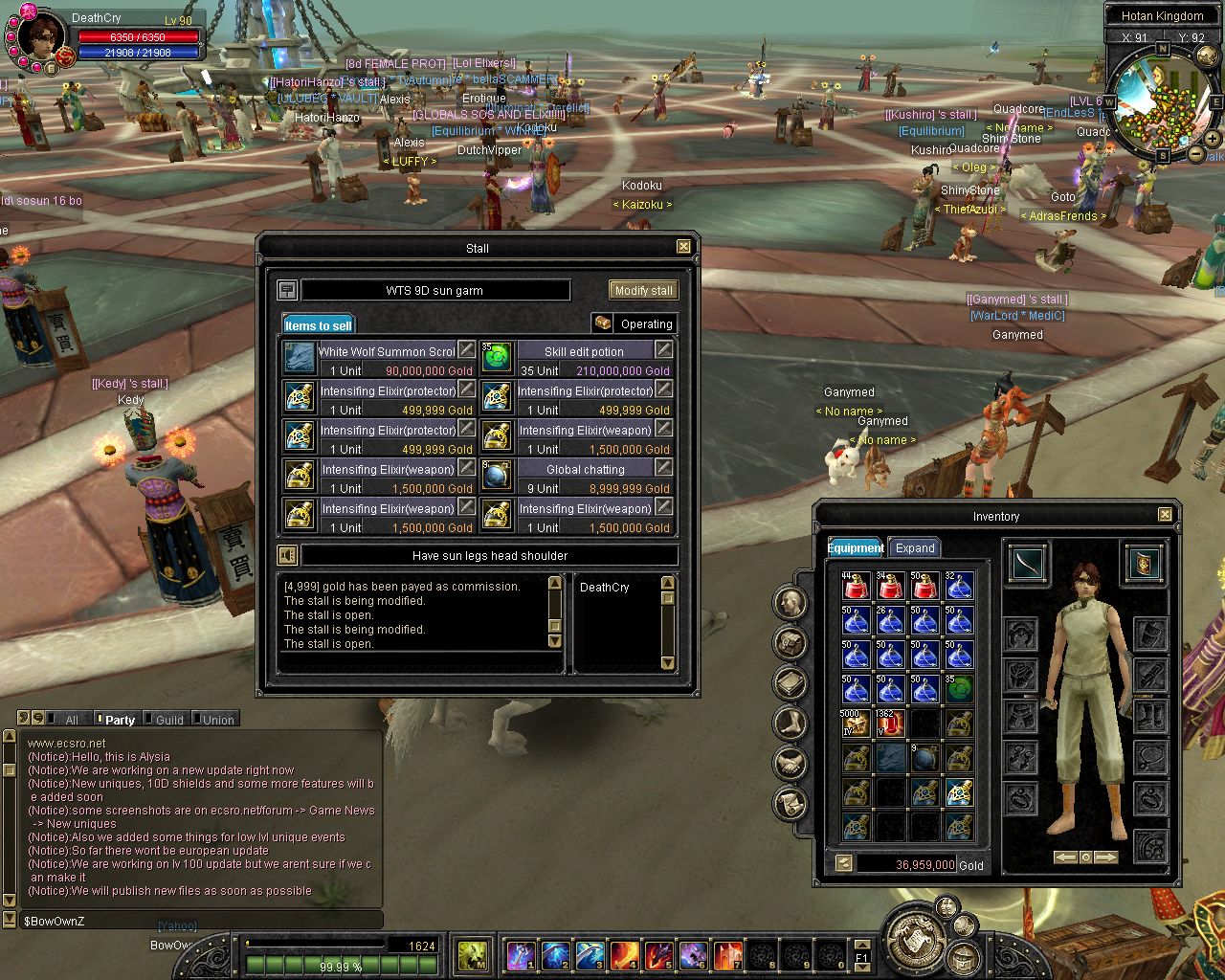Click the bald head character icon beside inventory

[x=791, y=602]
